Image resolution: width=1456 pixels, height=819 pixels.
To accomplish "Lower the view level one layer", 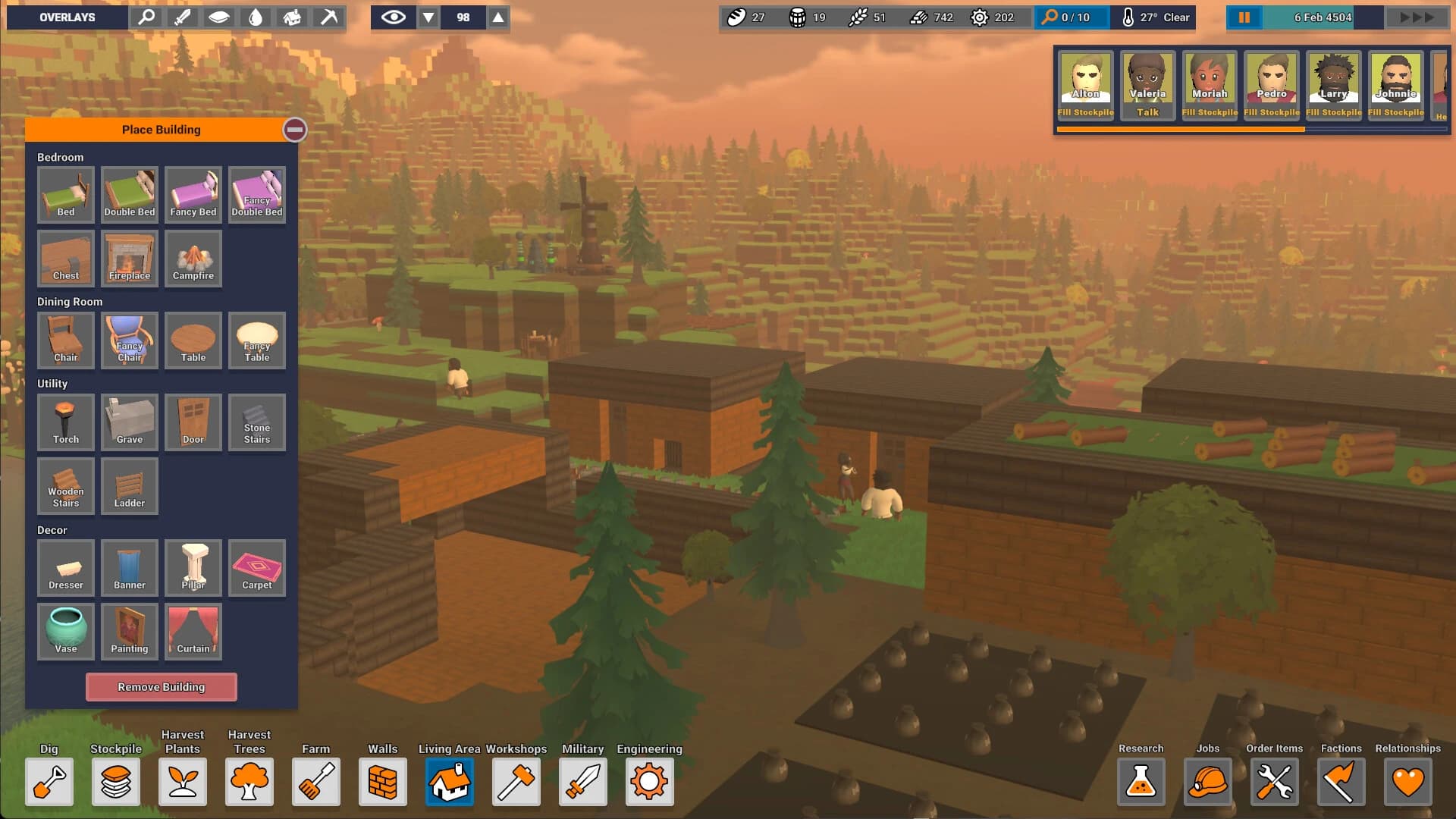I will (x=428, y=17).
